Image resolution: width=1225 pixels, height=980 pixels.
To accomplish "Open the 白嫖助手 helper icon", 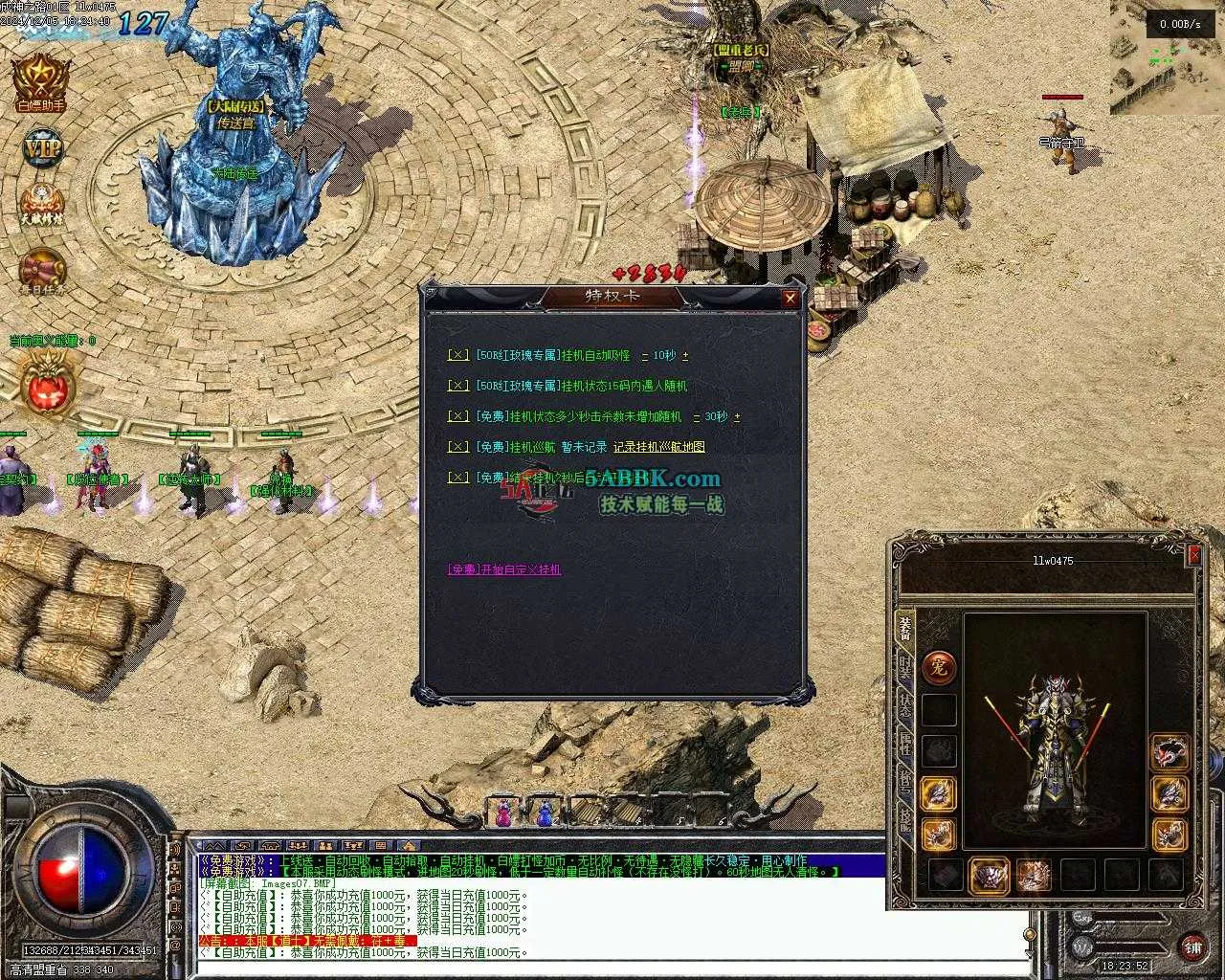I will (40, 80).
